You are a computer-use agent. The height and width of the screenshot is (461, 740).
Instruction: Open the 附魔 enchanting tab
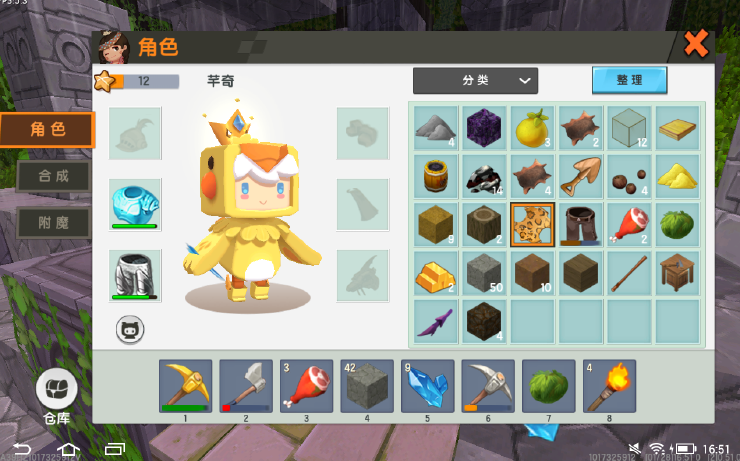(x=52, y=222)
